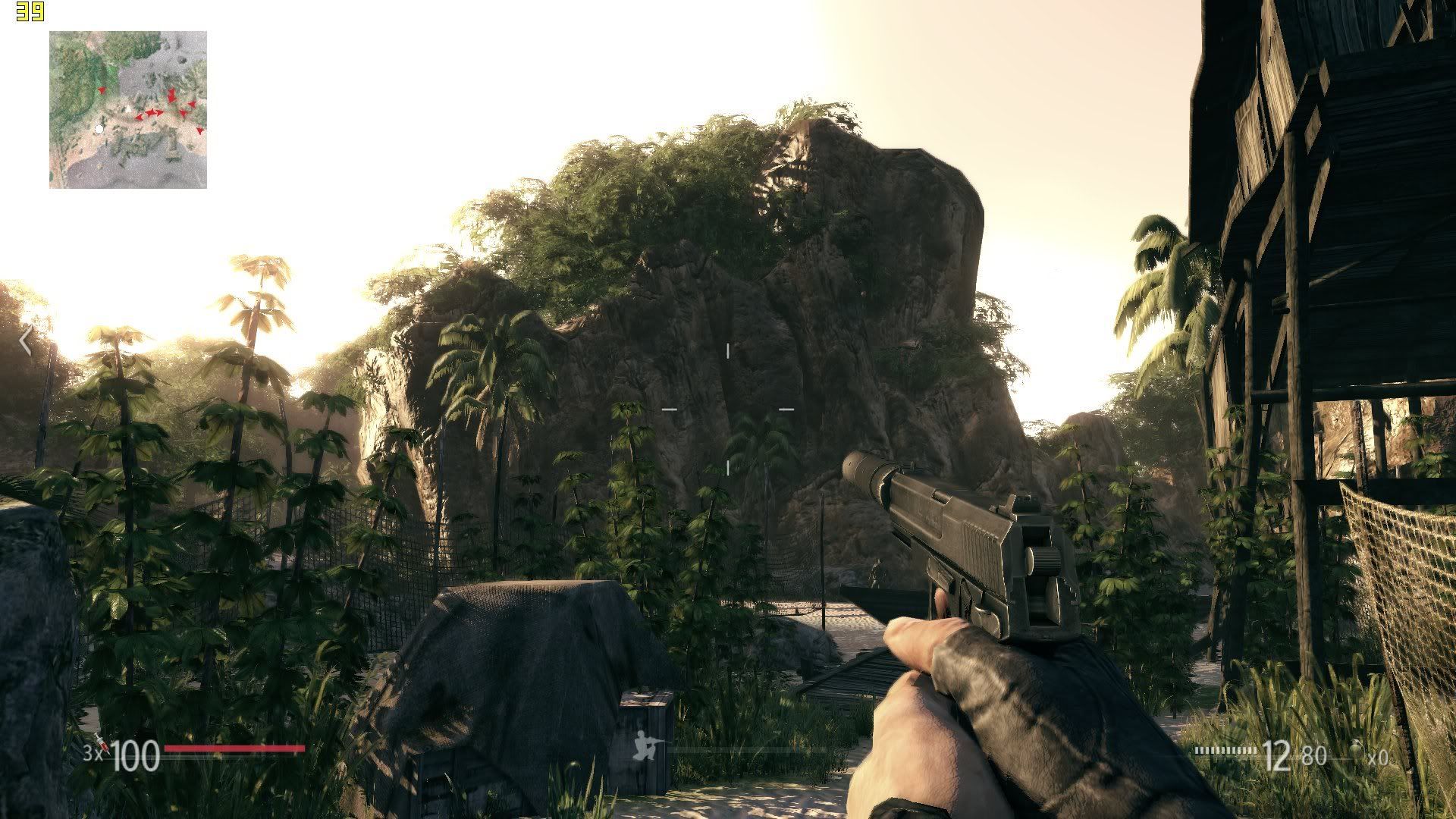Select the medical syringe icon
The width and height of the screenshot is (1456, 819).
(102, 745)
